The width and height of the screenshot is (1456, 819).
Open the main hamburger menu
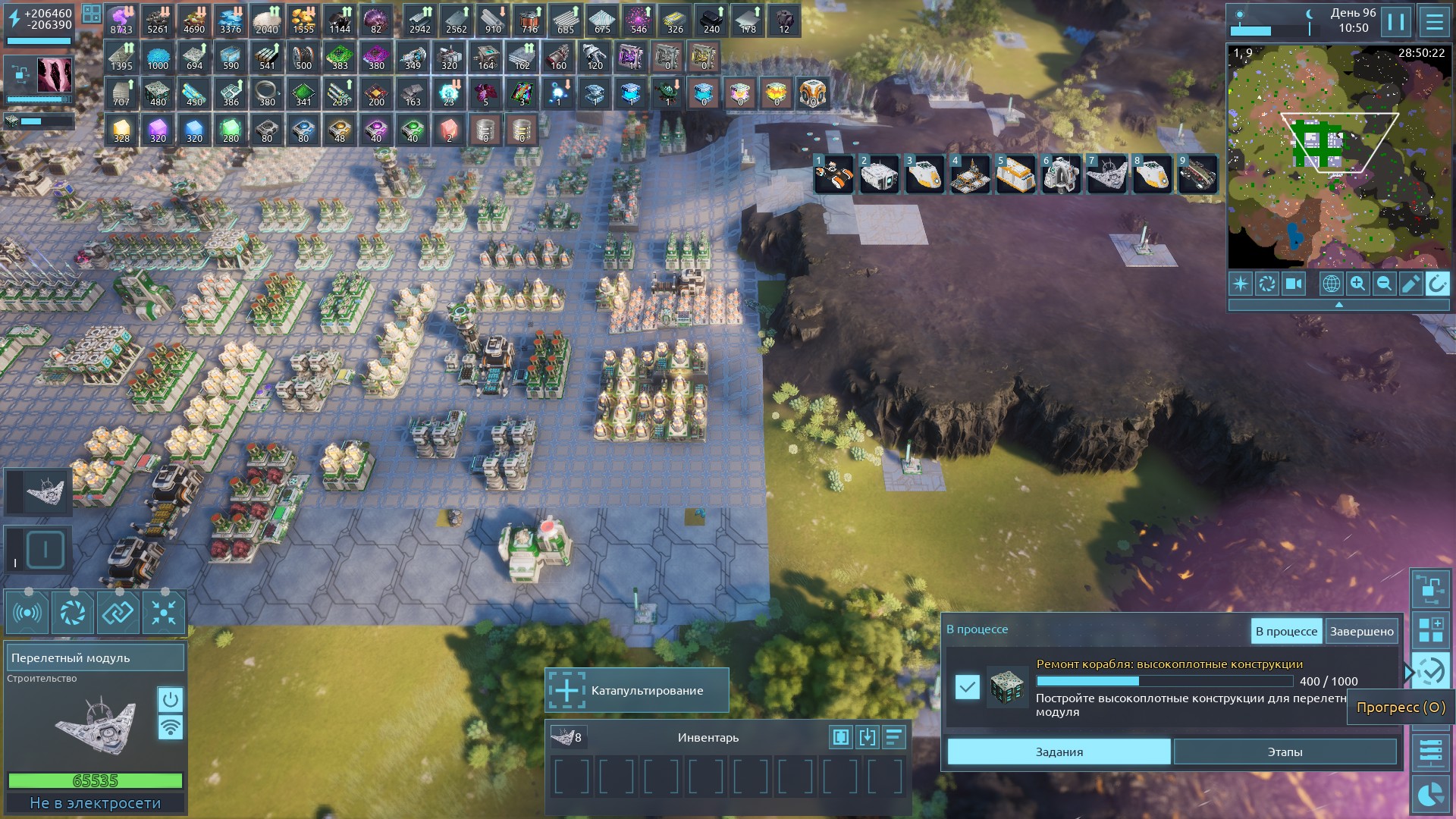click(1434, 22)
